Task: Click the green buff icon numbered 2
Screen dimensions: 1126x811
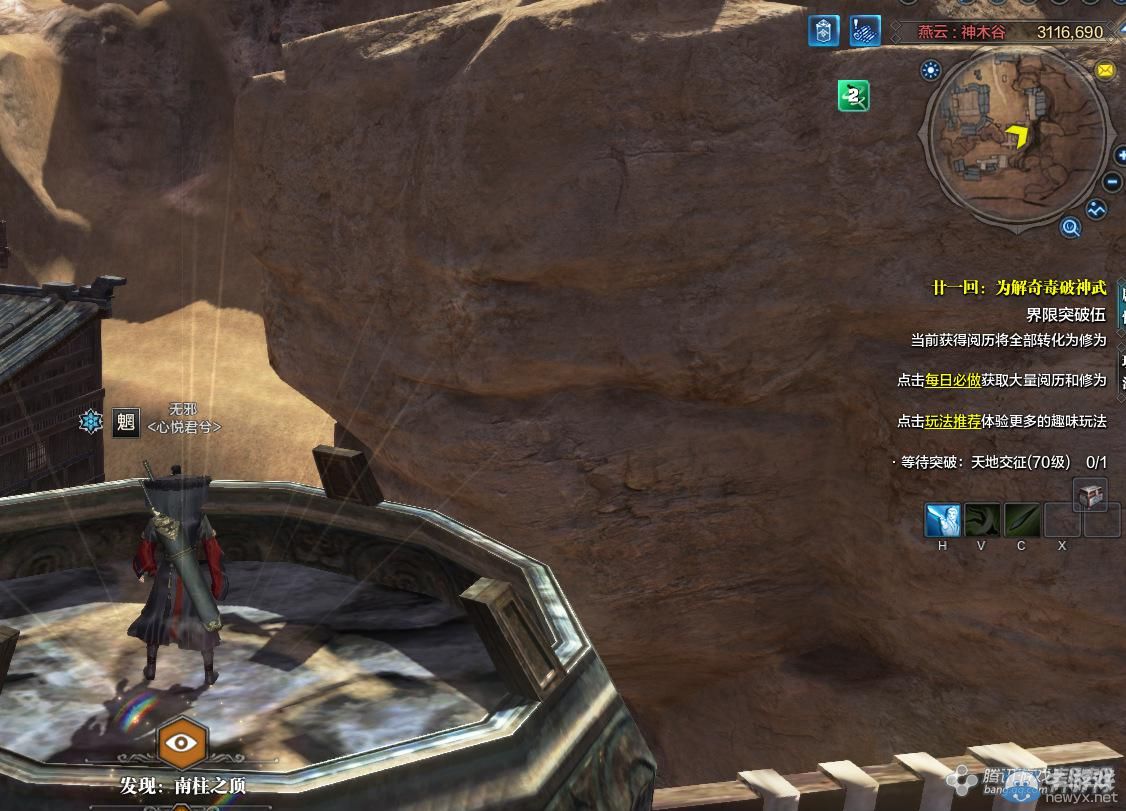Action: coord(853,96)
